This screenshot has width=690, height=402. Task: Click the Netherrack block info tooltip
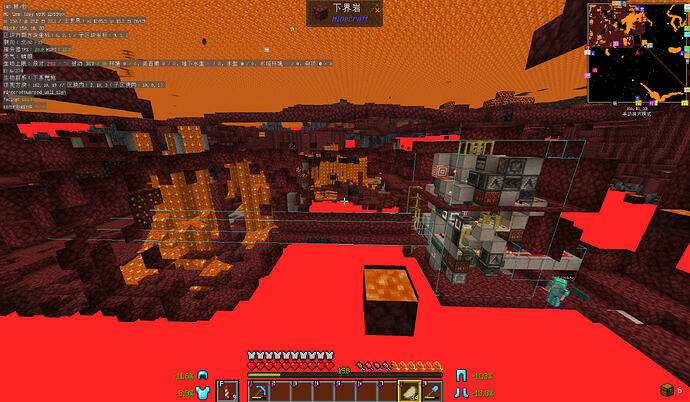(344, 14)
